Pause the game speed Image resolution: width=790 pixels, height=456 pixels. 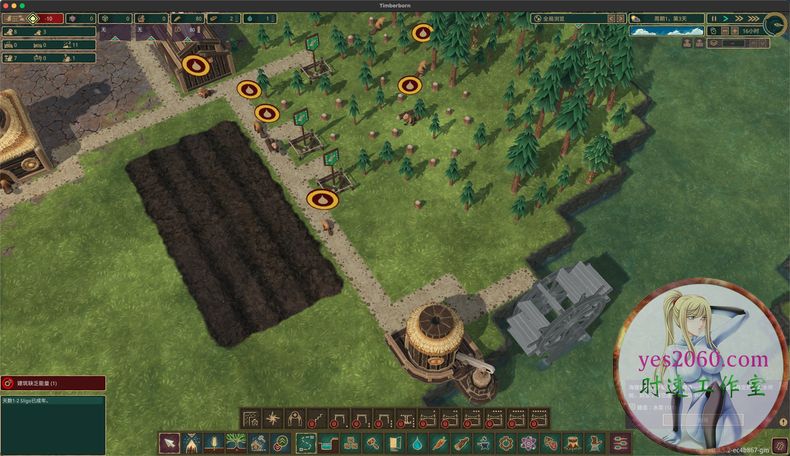[x=714, y=18]
